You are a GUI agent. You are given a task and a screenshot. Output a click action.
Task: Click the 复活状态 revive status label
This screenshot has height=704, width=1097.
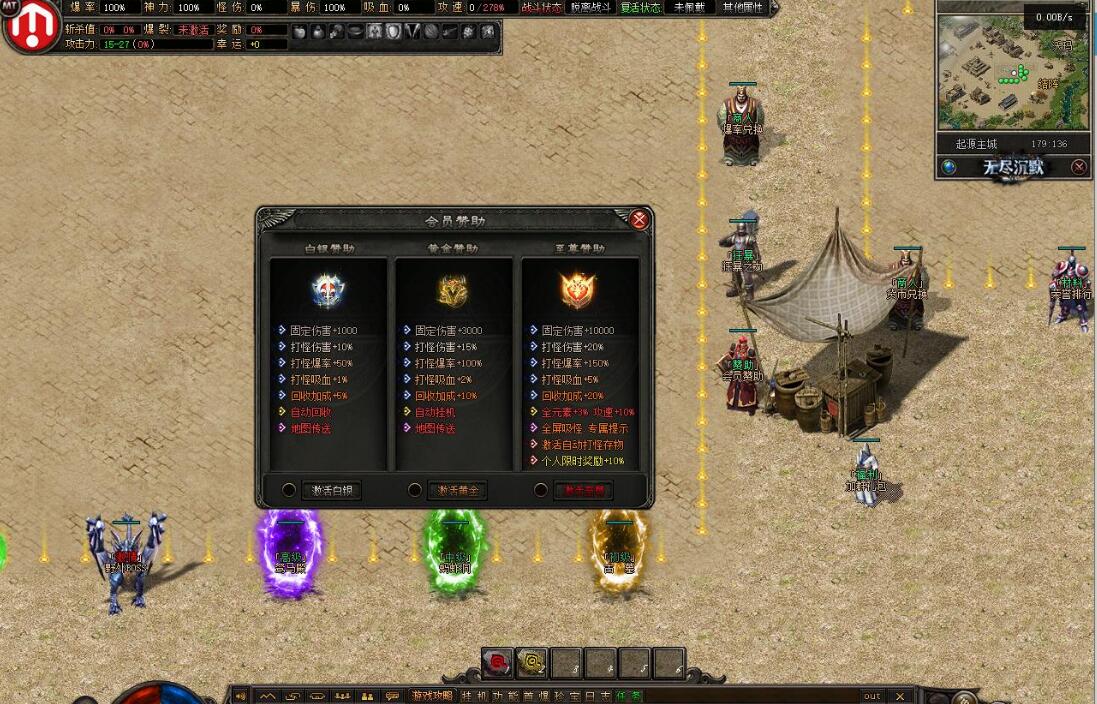(640, 7)
